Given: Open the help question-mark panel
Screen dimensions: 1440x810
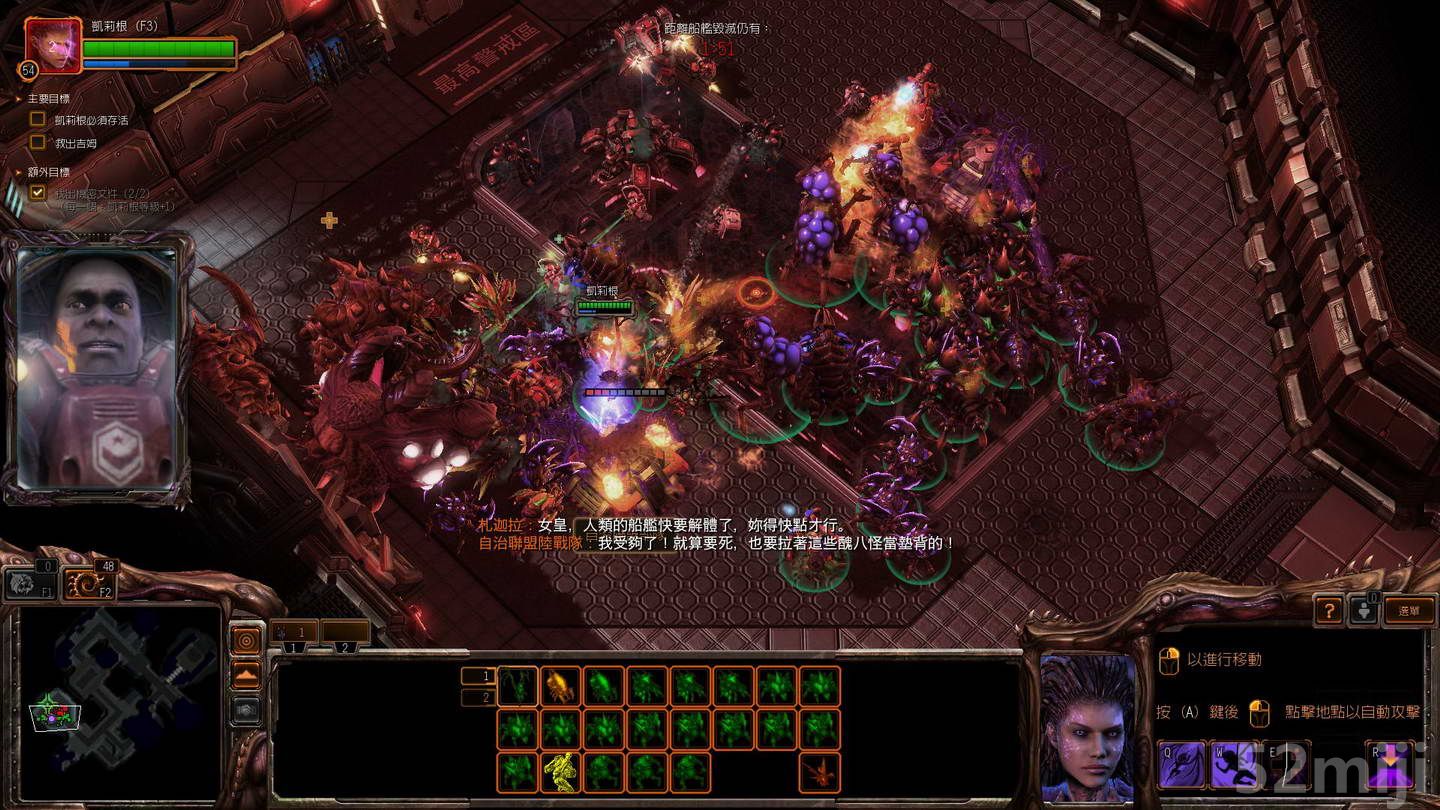Looking at the screenshot, I should pos(1330,611).
